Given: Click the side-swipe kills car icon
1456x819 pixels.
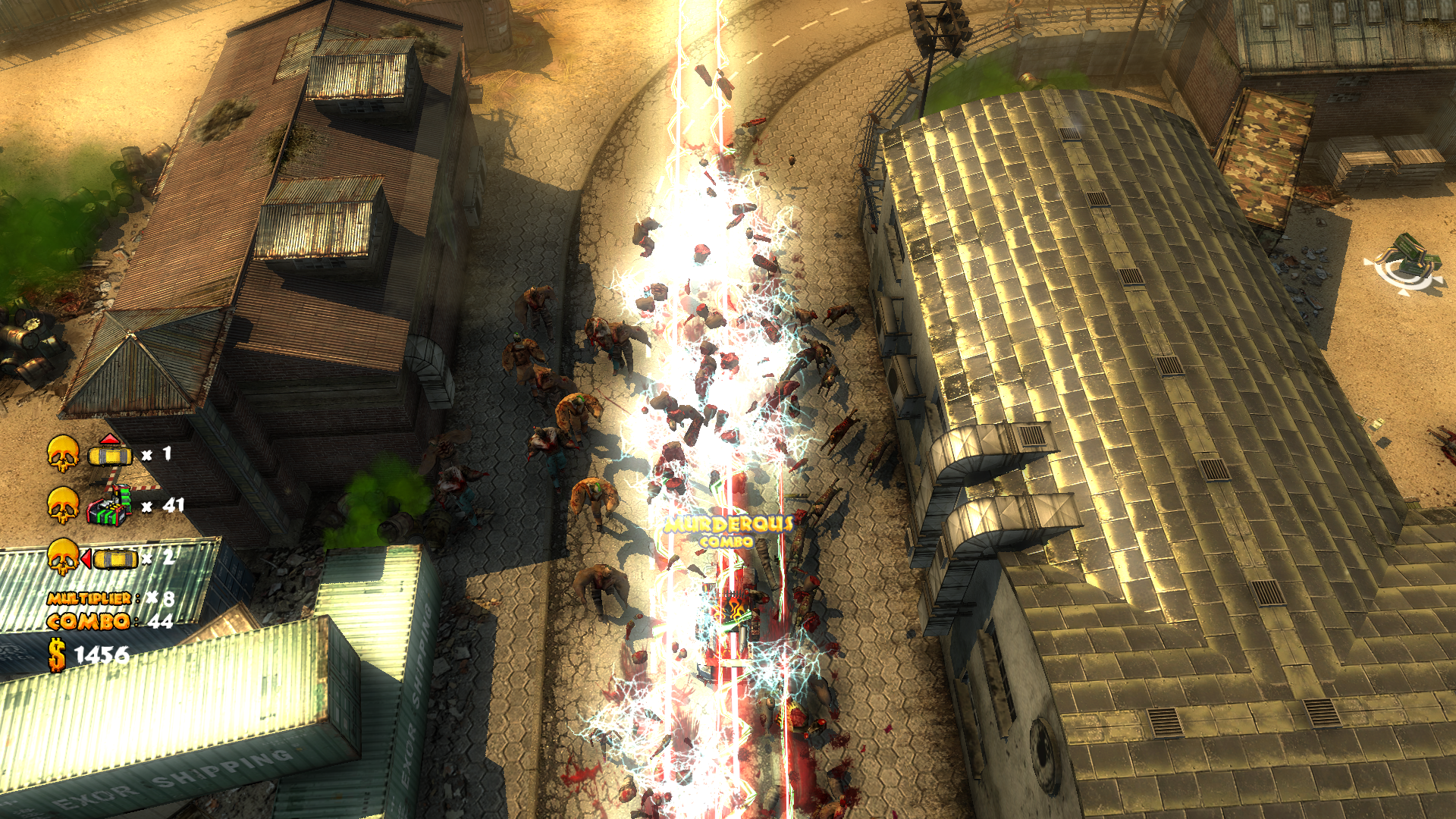Looking at the screenshot, I should coord(112,559).
